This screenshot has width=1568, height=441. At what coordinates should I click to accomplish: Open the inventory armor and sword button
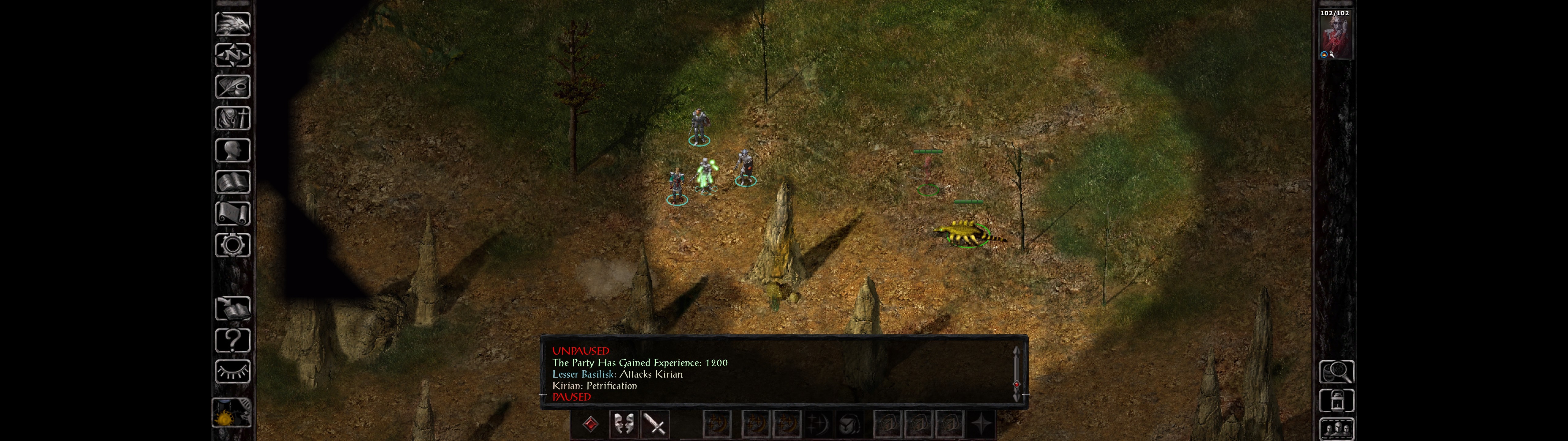point(232,118)
